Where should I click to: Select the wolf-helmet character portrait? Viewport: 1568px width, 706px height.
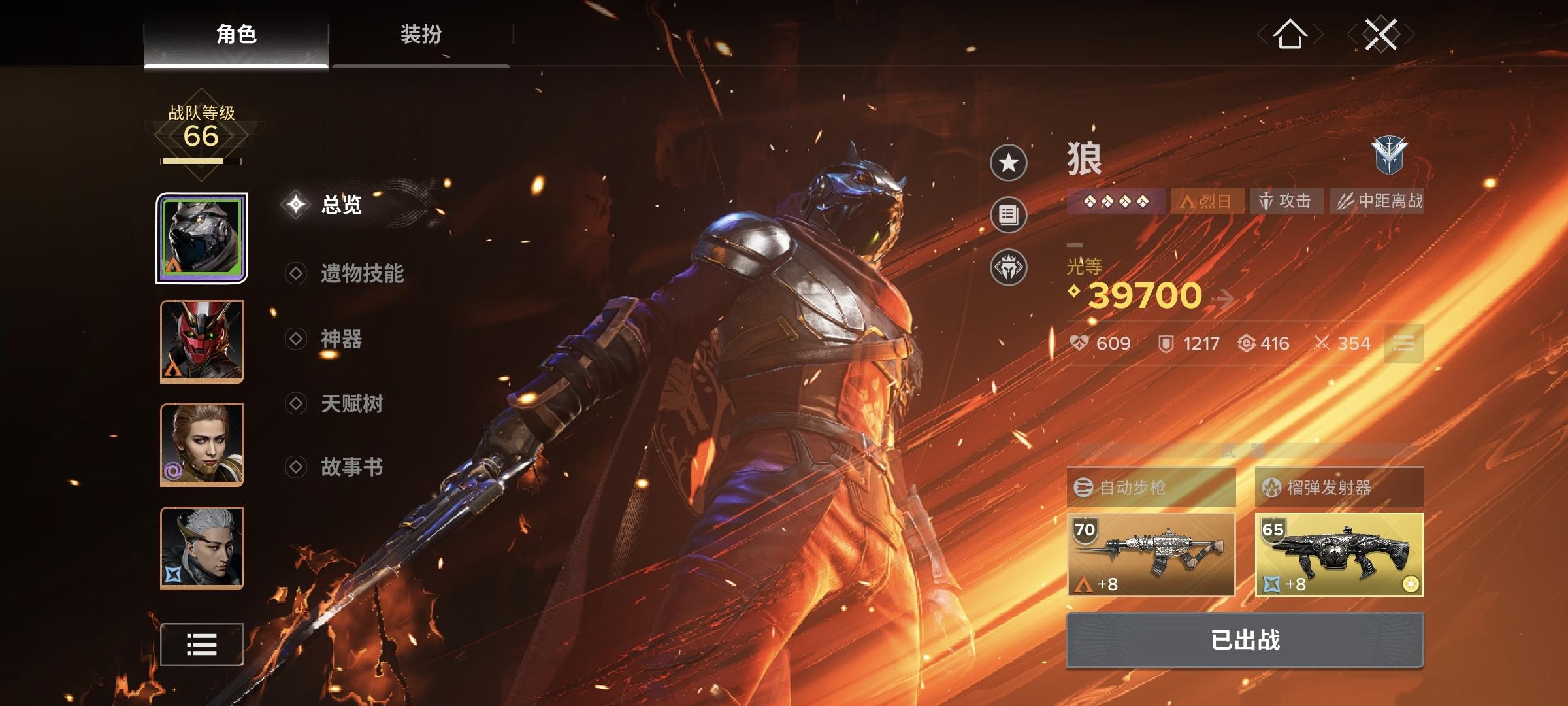coord(202,238)
